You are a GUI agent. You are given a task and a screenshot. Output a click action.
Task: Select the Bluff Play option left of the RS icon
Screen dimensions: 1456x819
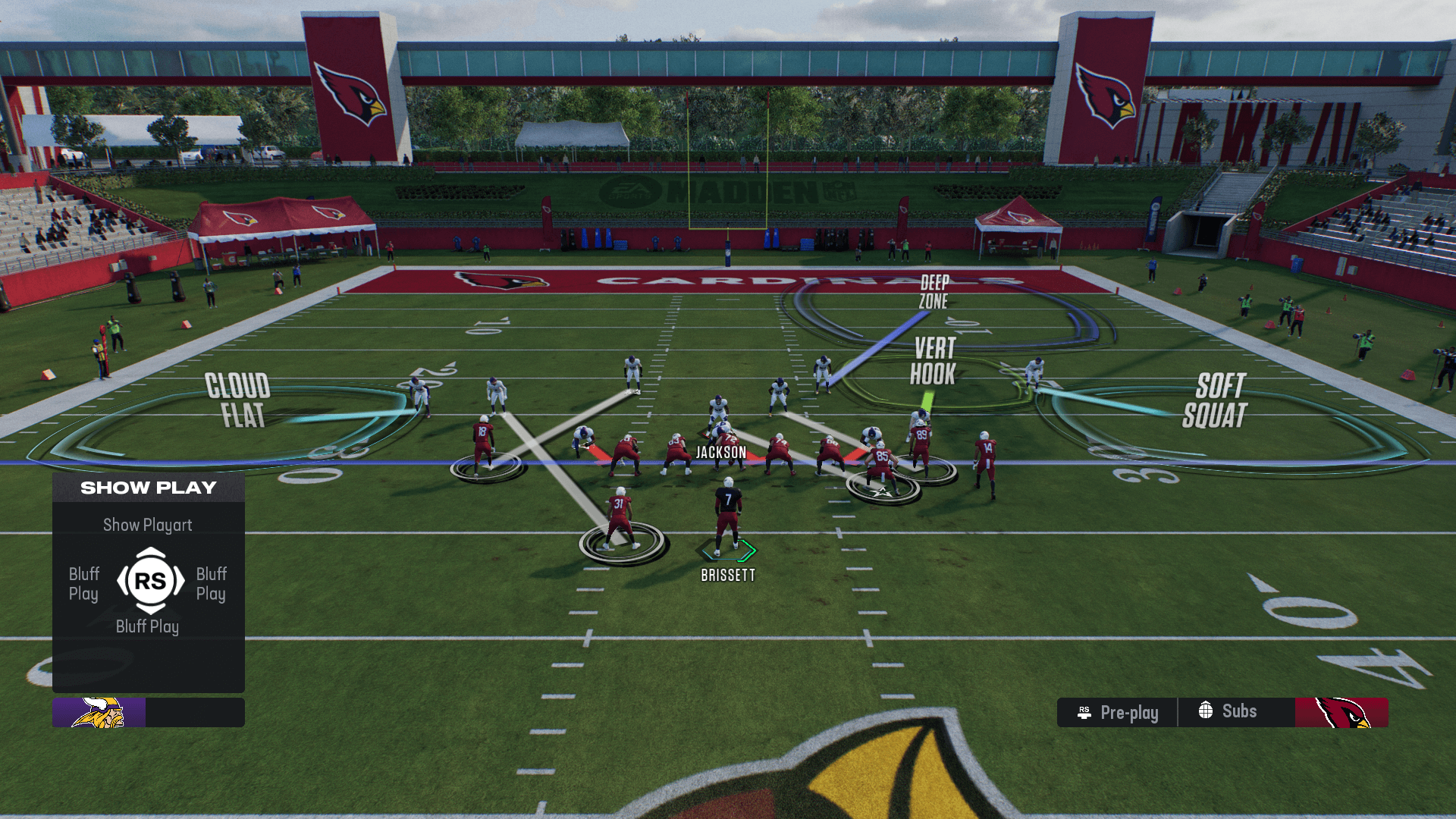pyautogui.click(x=84, y=583)
